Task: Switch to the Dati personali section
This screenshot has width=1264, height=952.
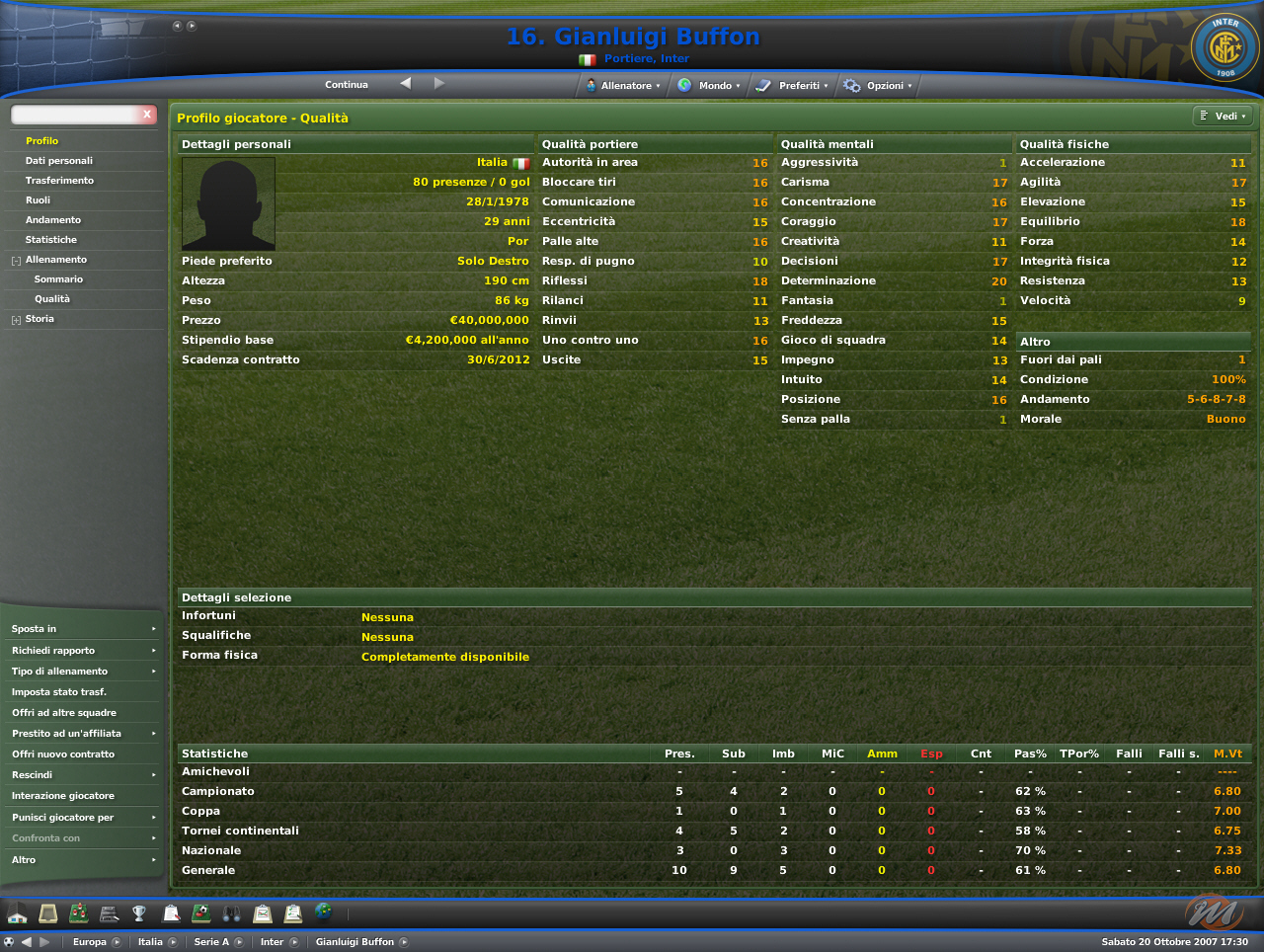Action: tap(61, 160)
